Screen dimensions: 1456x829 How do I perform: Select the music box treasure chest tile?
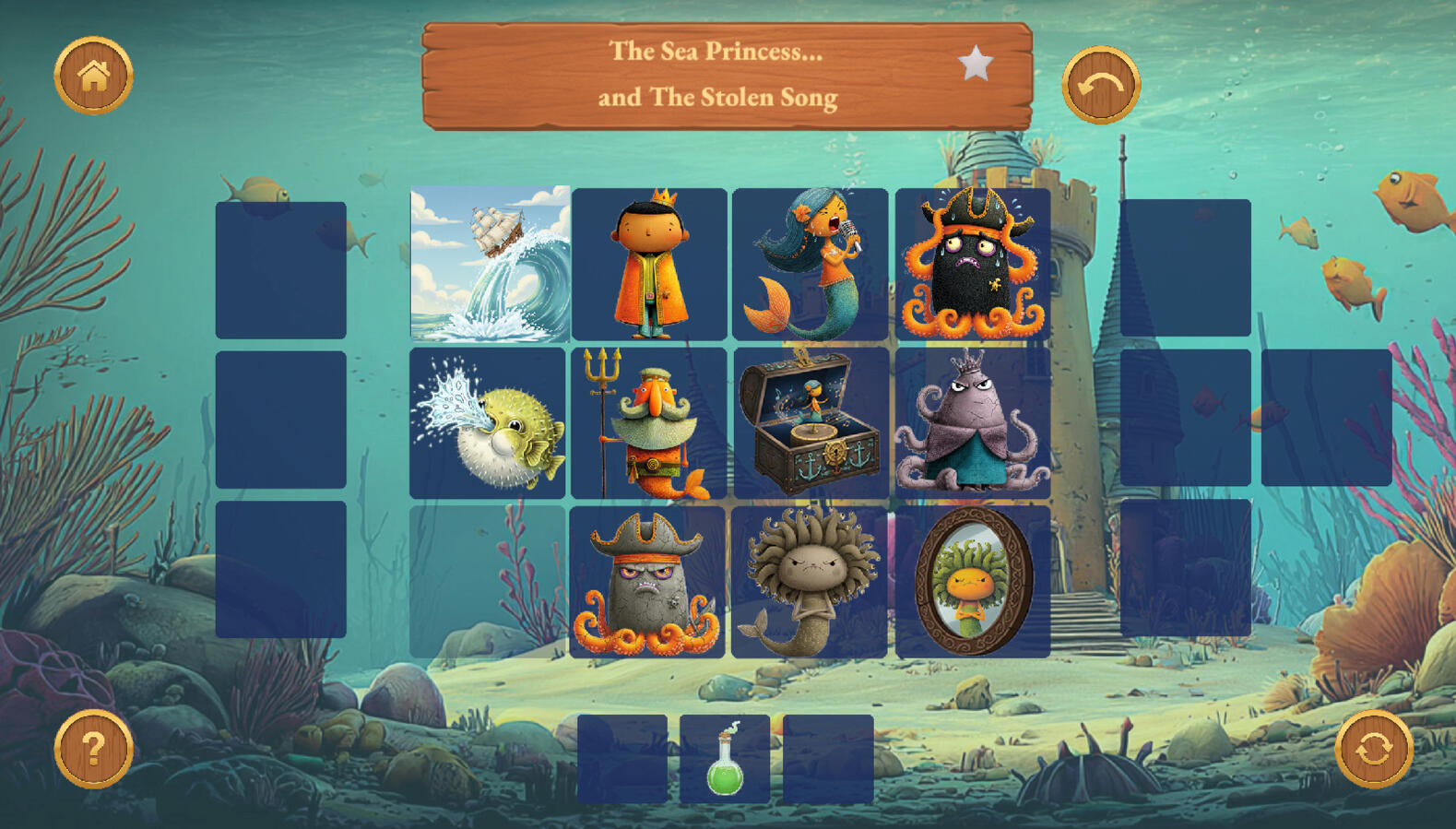pos(811,423)
